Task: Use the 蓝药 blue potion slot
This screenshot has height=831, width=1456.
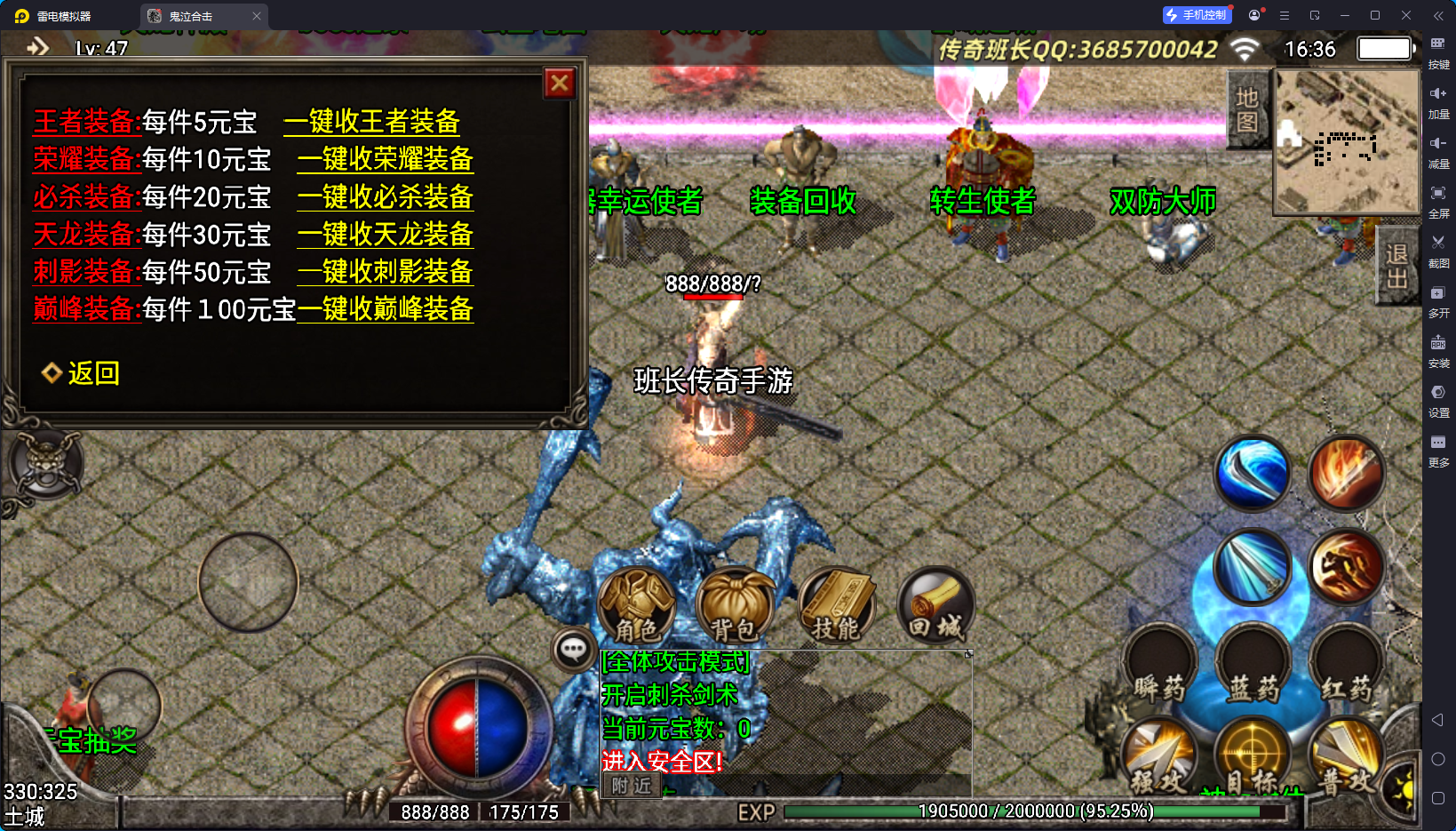Action: tap(1253, 665)
